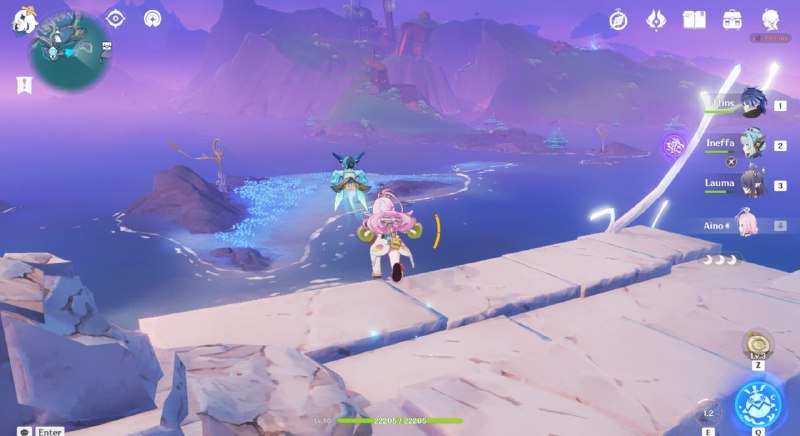The height and width of the screenshot is (436, 800).
Task: Open the backpack inventory
Action: point(732,19)
